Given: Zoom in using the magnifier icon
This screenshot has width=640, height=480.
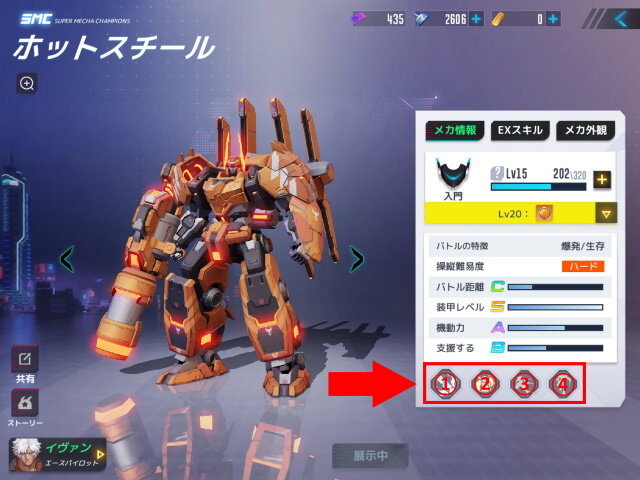Looking at the screenshot, I should (x=27, y=83).
